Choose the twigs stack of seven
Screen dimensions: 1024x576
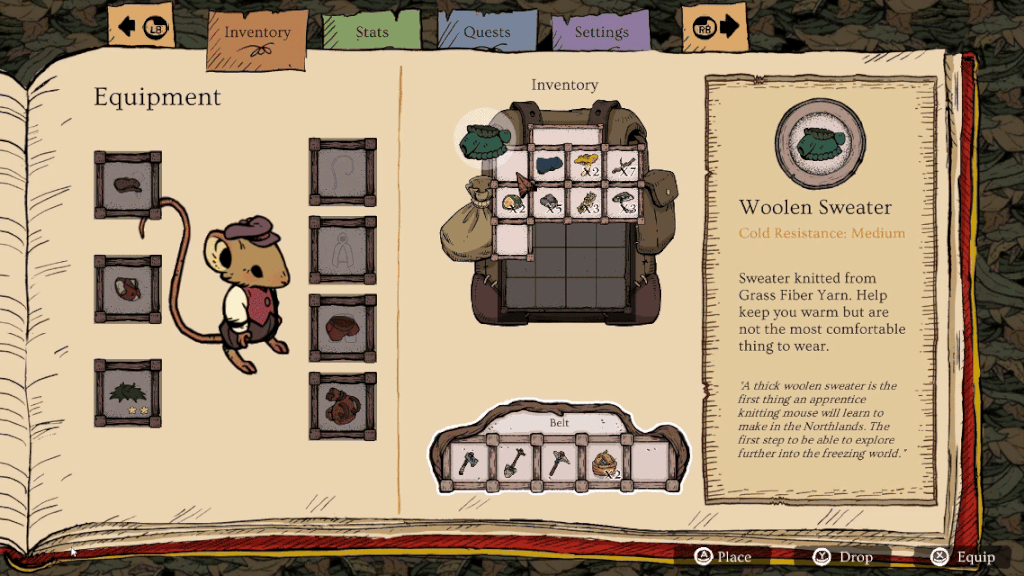click(624, 165)
